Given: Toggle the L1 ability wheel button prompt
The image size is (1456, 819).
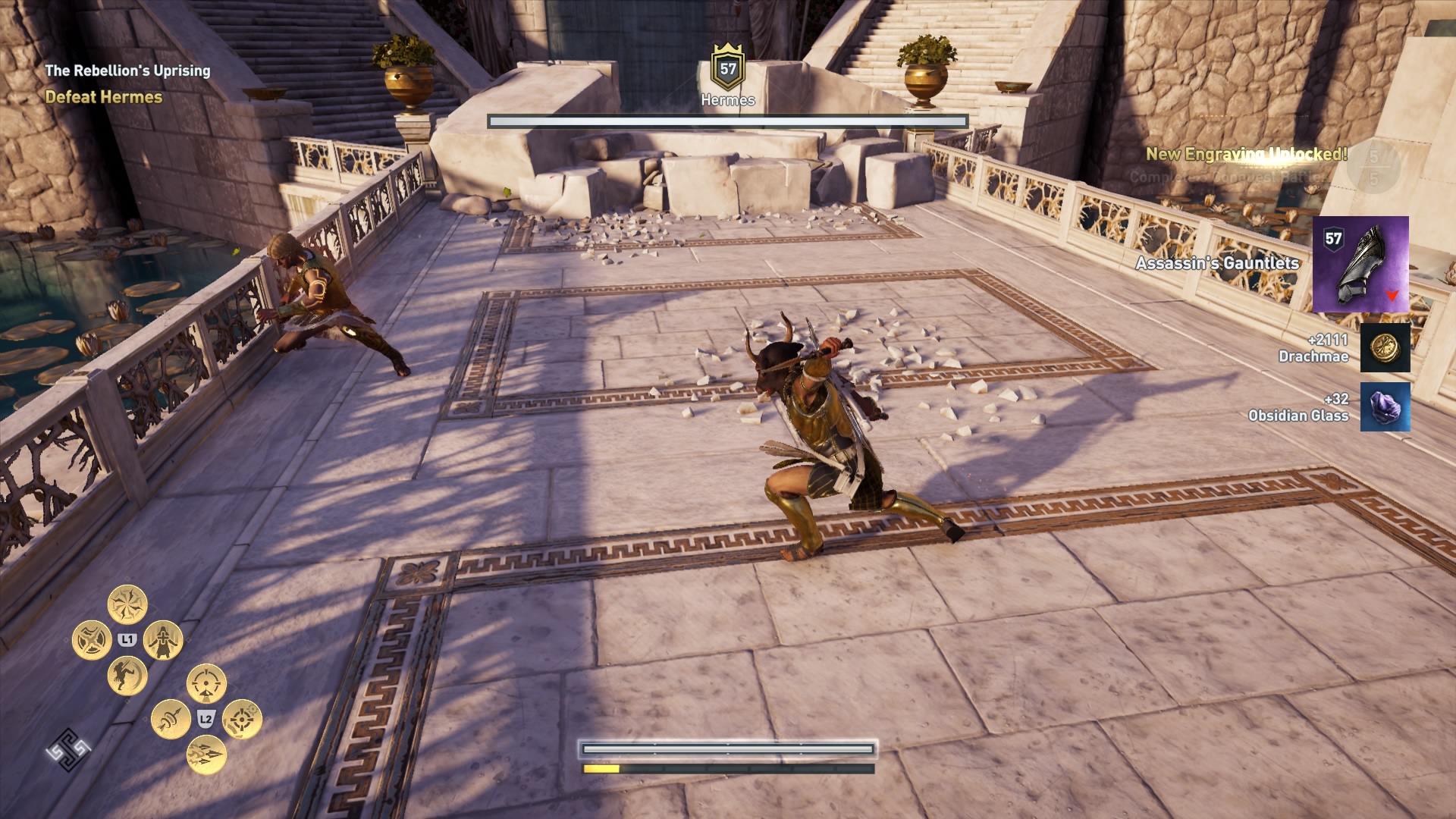Looking at the screenshot, I should coord(126,639).
